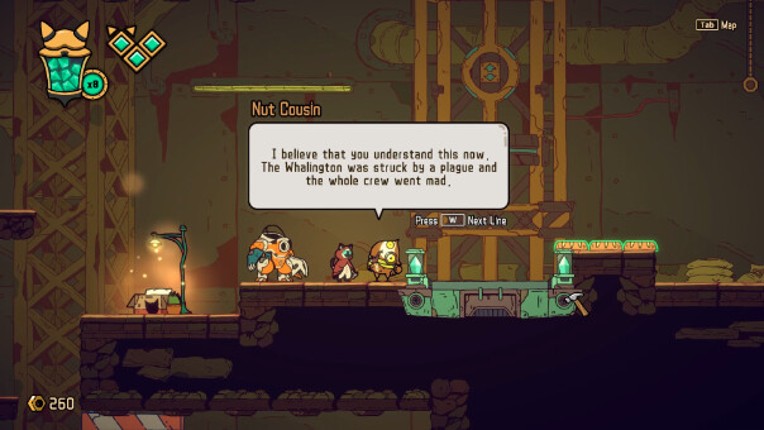Click the Nut Cousin dialogue speech bubble

(x=378, y=165)
